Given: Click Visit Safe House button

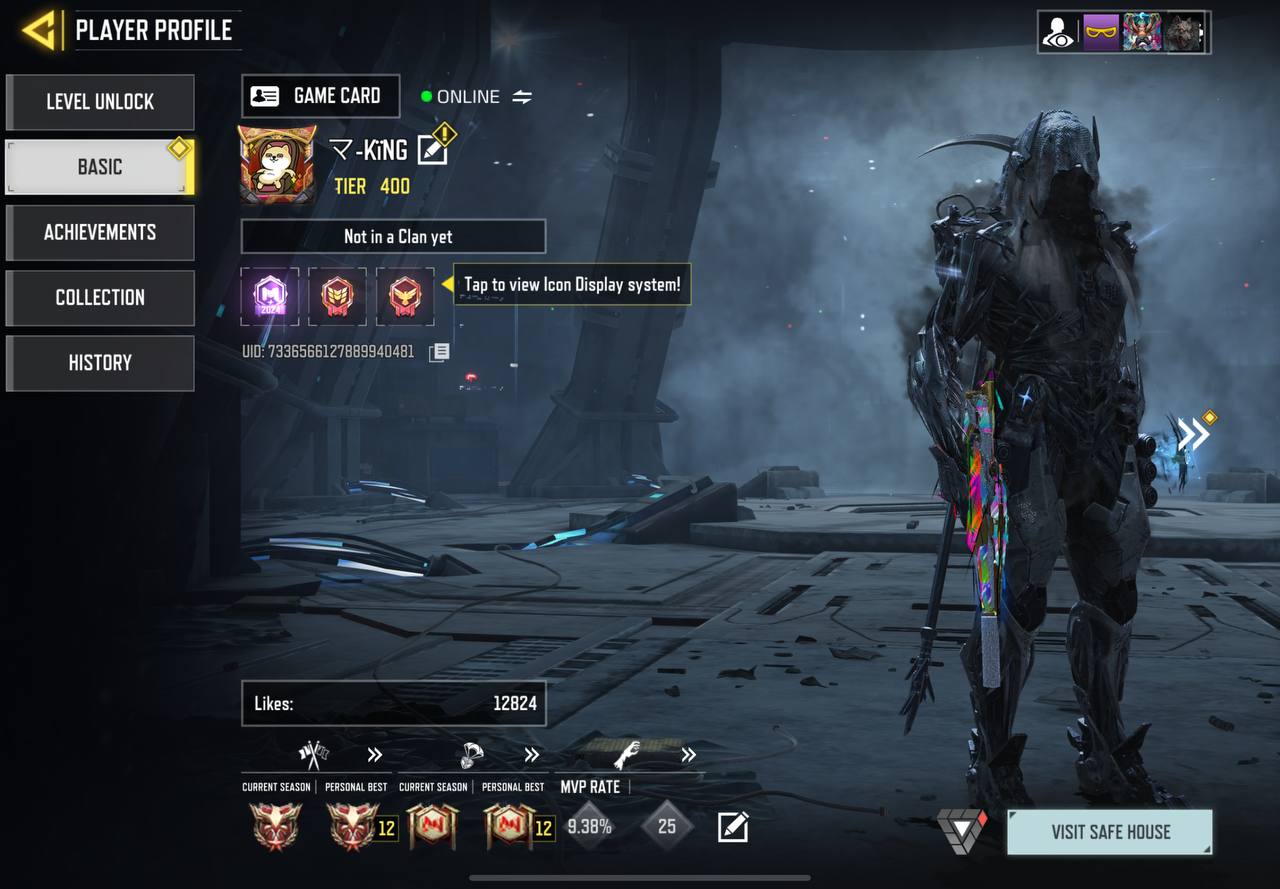Looking at the screenshot, I should pos(1109,832).
